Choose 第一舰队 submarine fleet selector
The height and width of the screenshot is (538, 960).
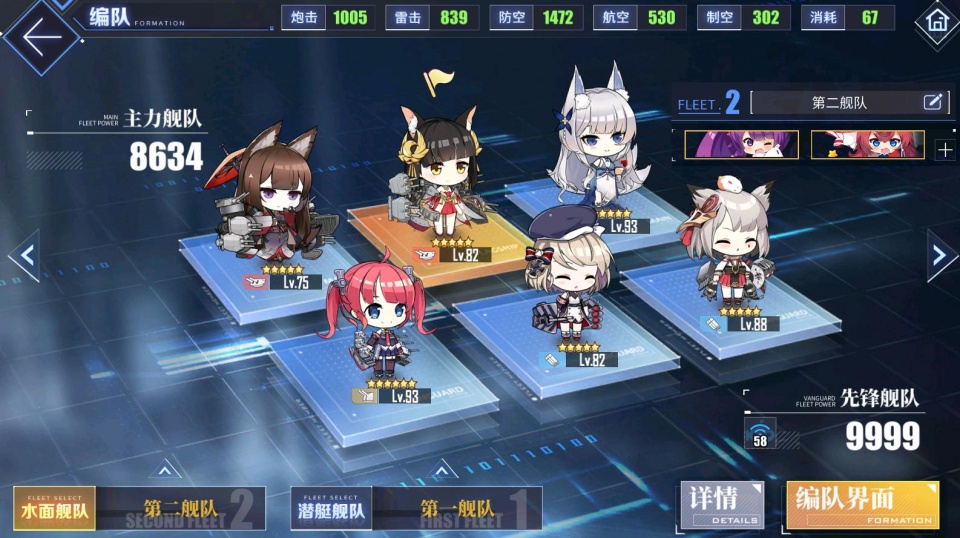point(457,508)
